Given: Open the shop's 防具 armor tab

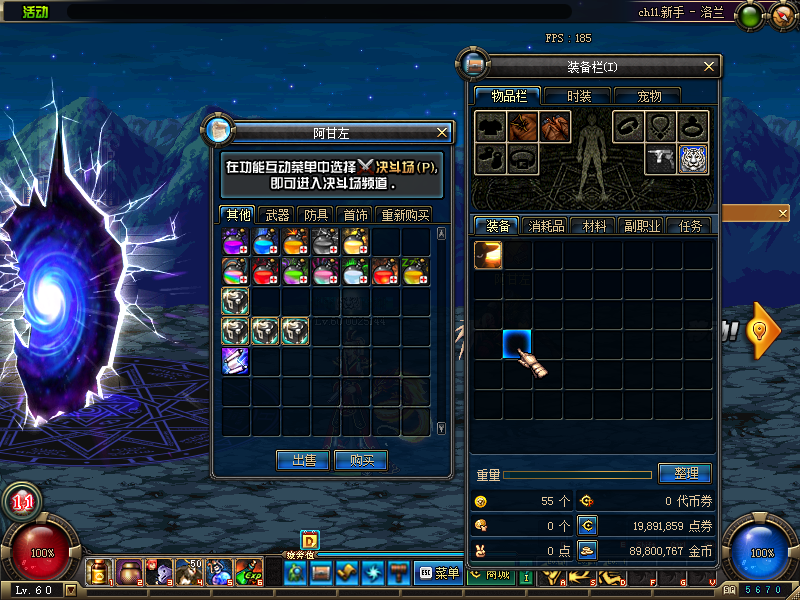Looking at the screenshot, I should (x=316, y=215).
